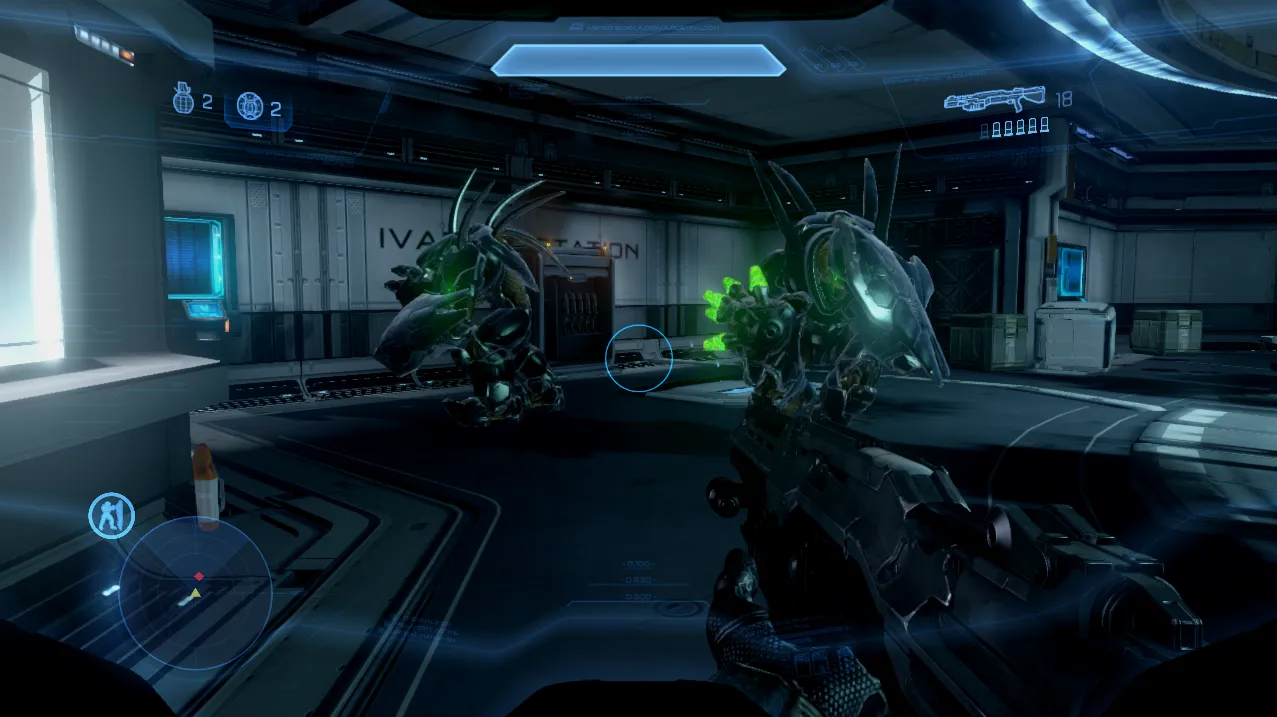The width and height of the screenshot is (1277, 717).
Task: Activate the armor ability icon above radar
Action: click(111, 515)
